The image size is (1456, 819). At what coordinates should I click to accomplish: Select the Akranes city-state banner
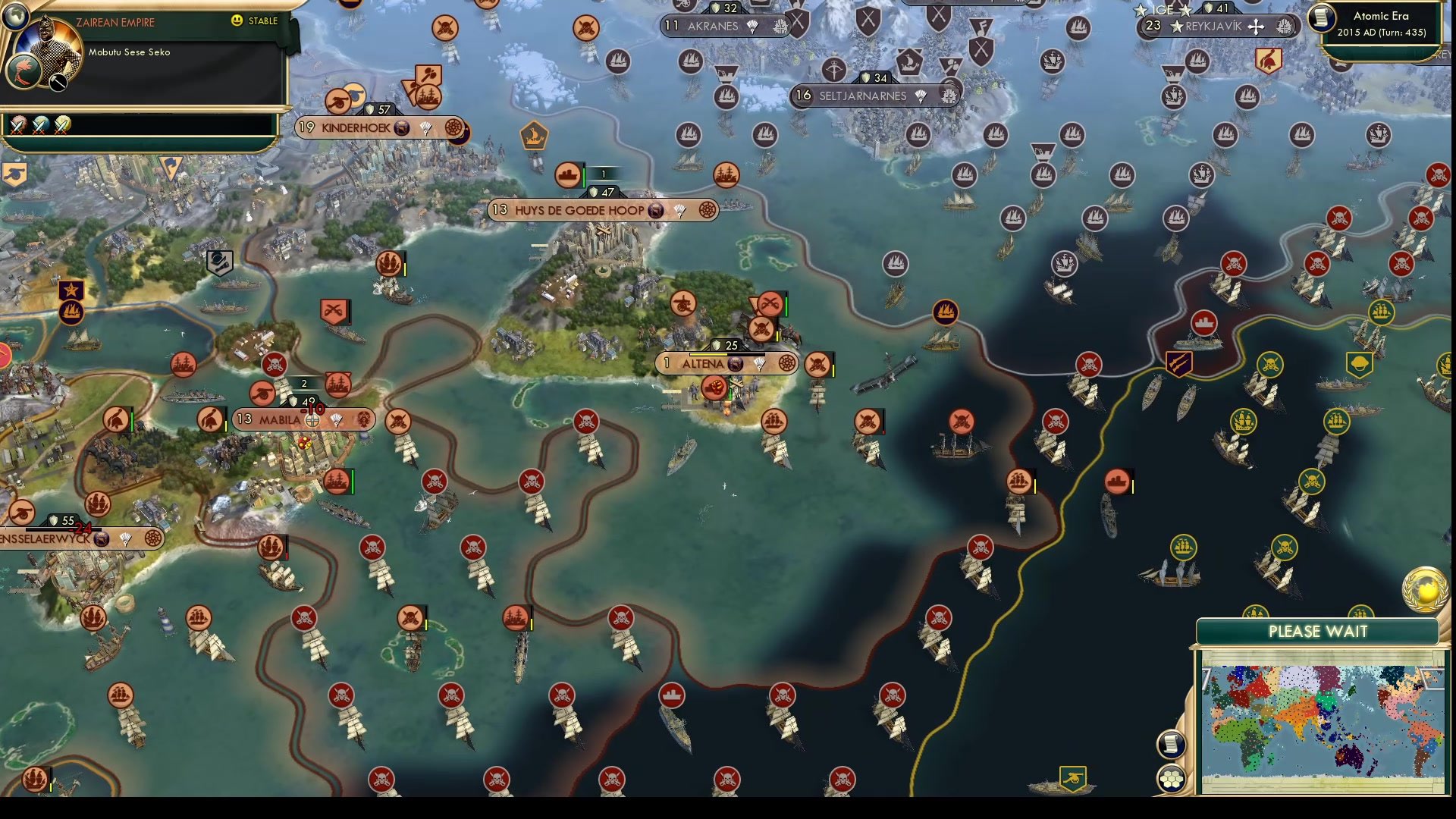(x=713, y=27)
